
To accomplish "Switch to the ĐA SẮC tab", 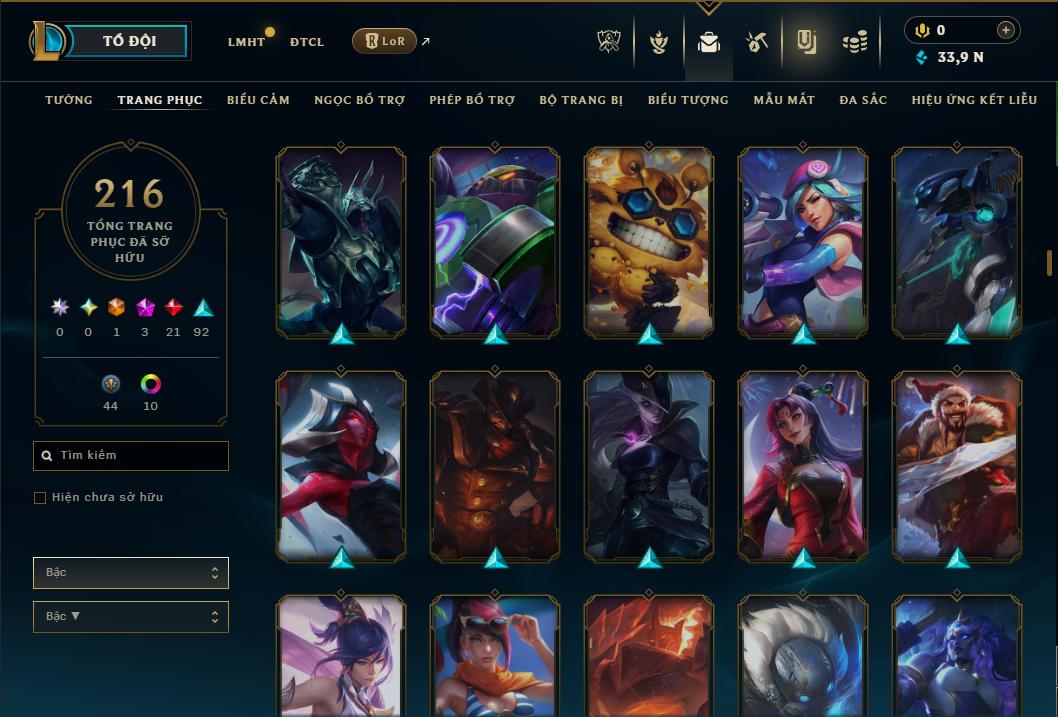I will 863,100.
